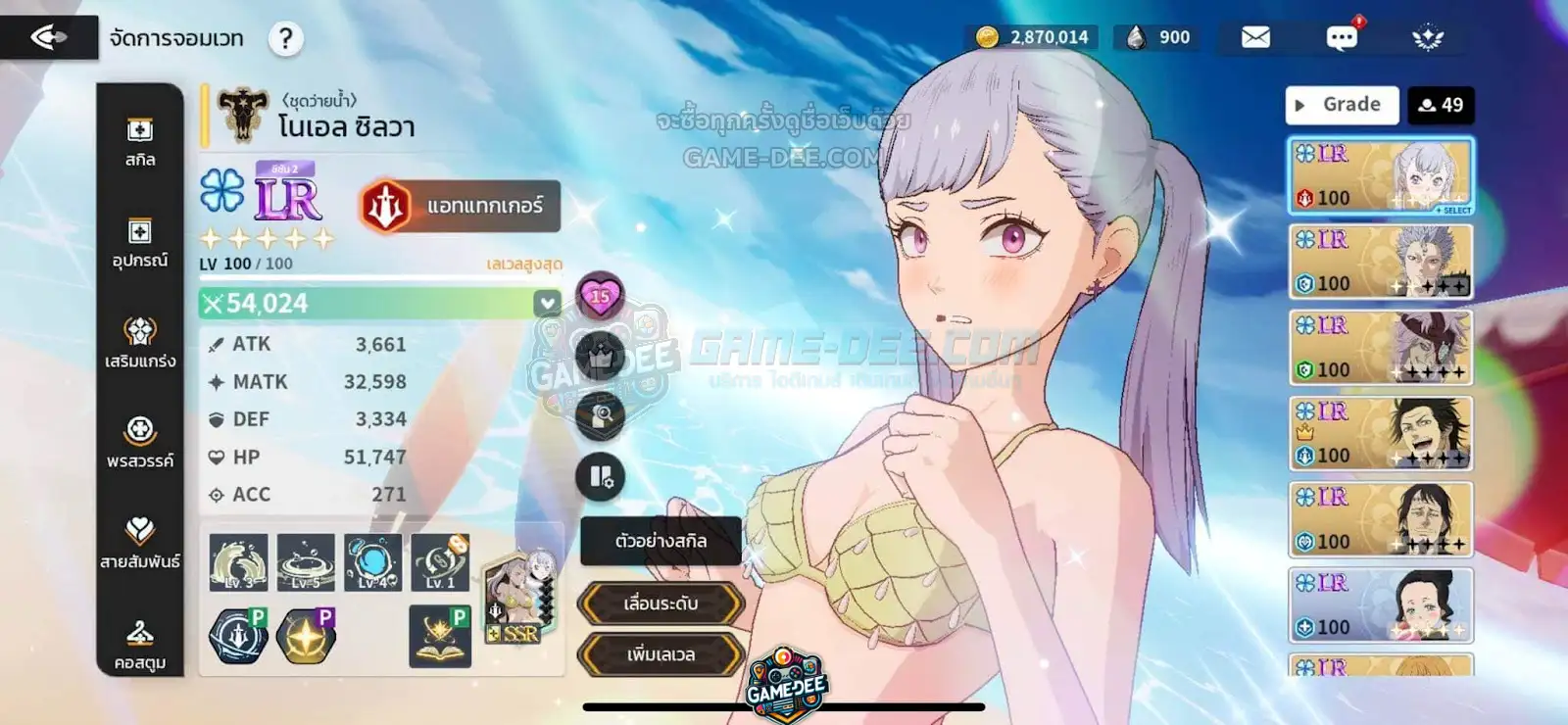Open the แอทแทกเกอร์ attacker class badge
1568x725 pixels.
coord(461,206)
